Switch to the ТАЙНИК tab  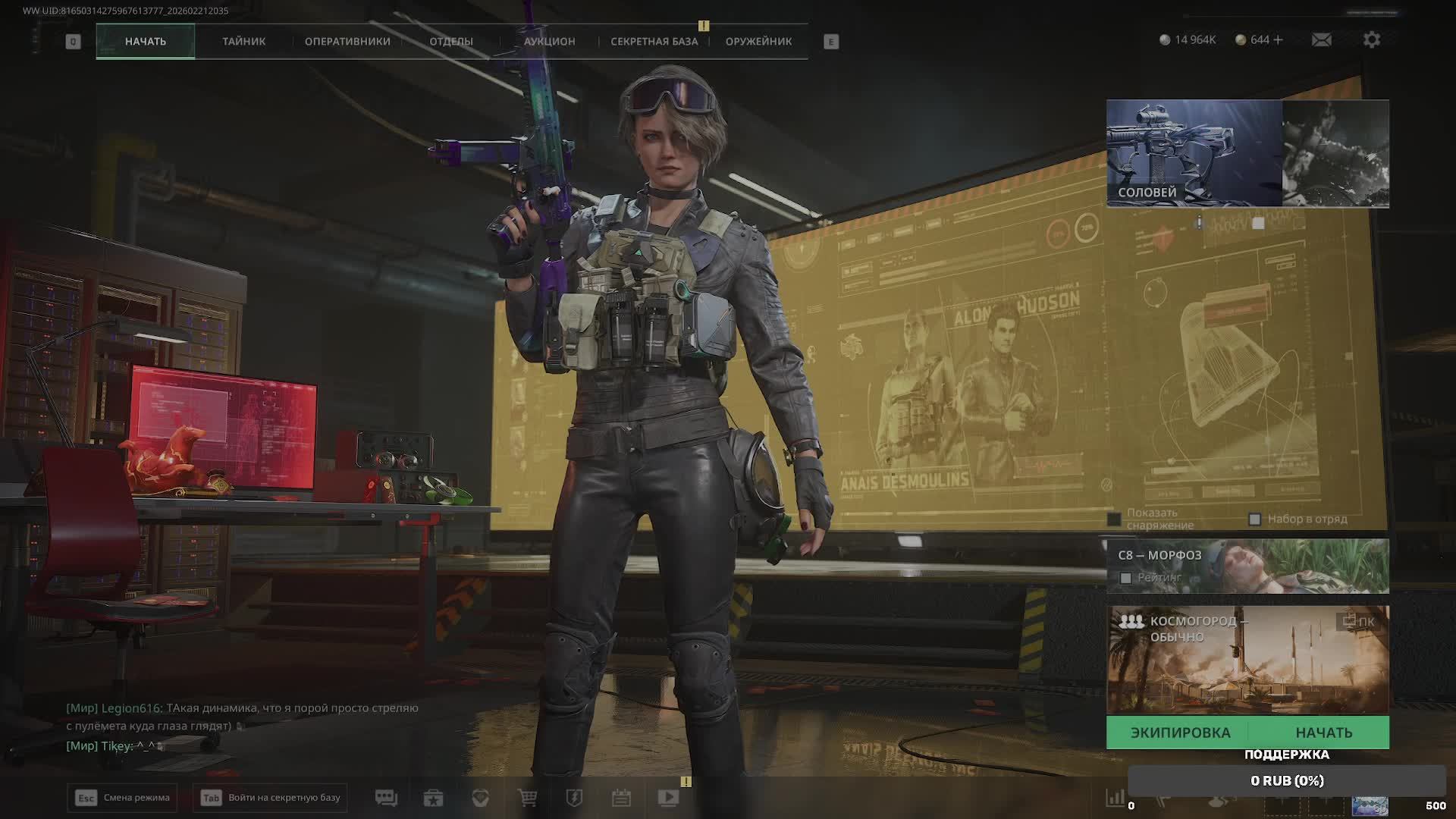point(243,41)
